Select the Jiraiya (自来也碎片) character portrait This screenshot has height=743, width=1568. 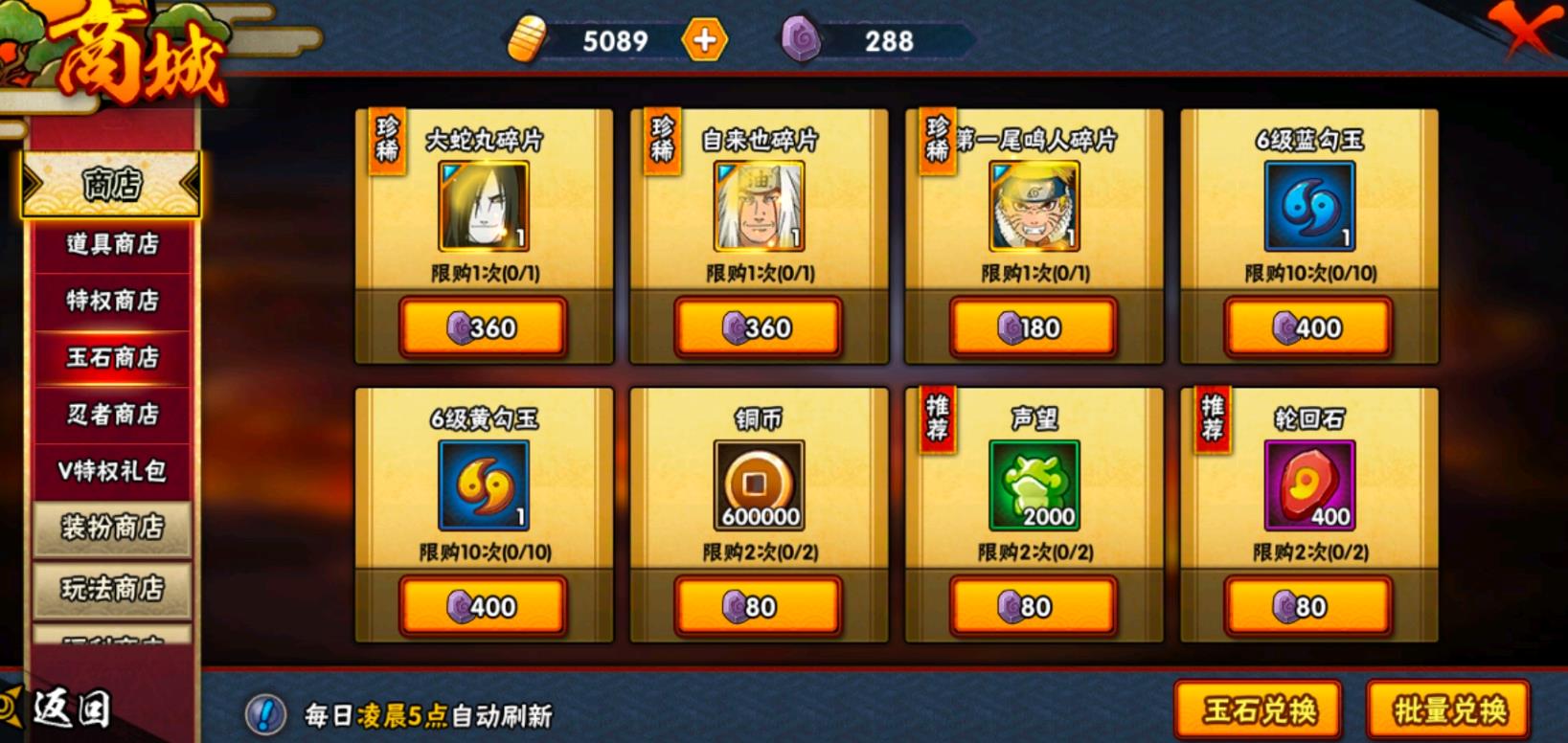(x=757, y=207)
